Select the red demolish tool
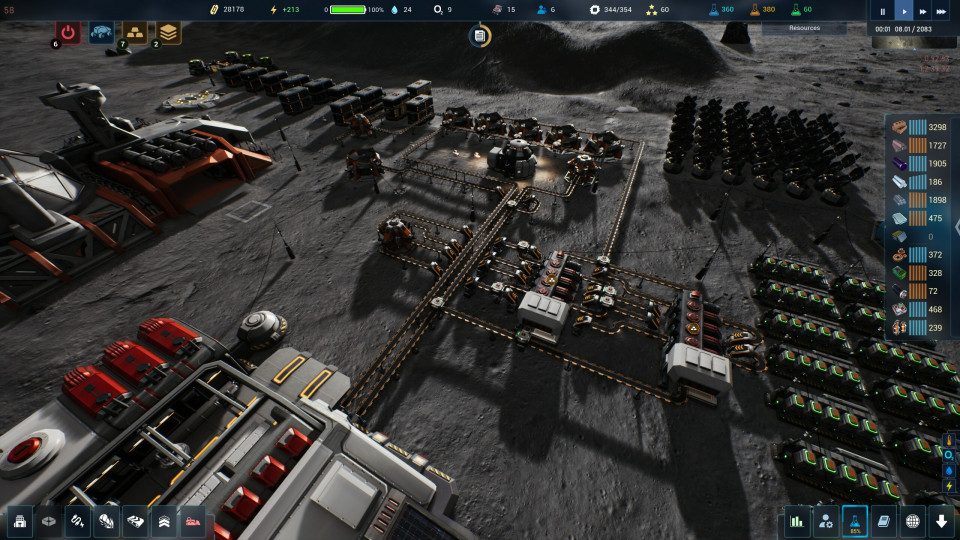This screenshot has height=540, width=960. [x=193, y=521]
